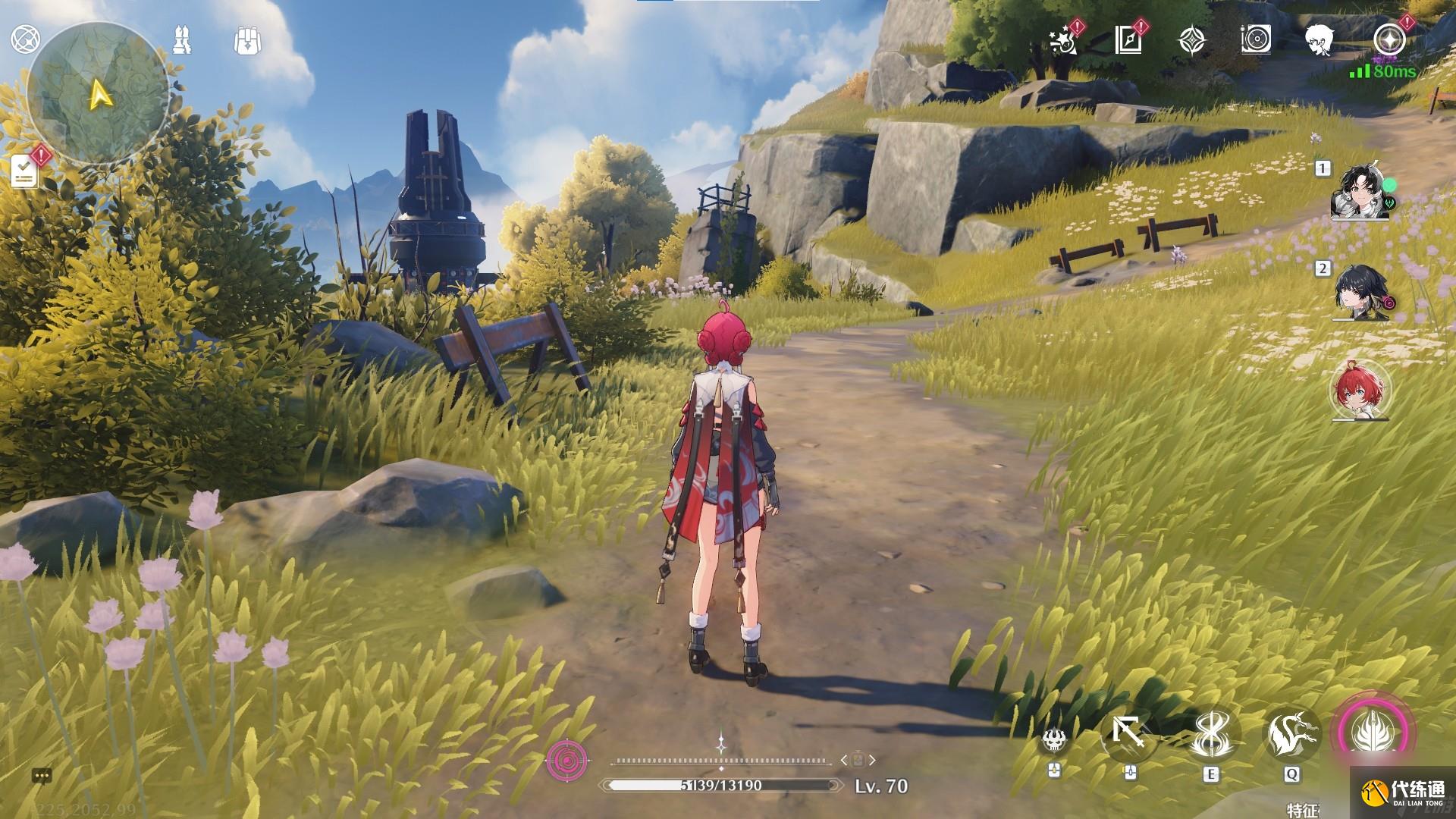Click the four-pointed star emblem icon
1456x819 pixels.
tap(1193, 40)
